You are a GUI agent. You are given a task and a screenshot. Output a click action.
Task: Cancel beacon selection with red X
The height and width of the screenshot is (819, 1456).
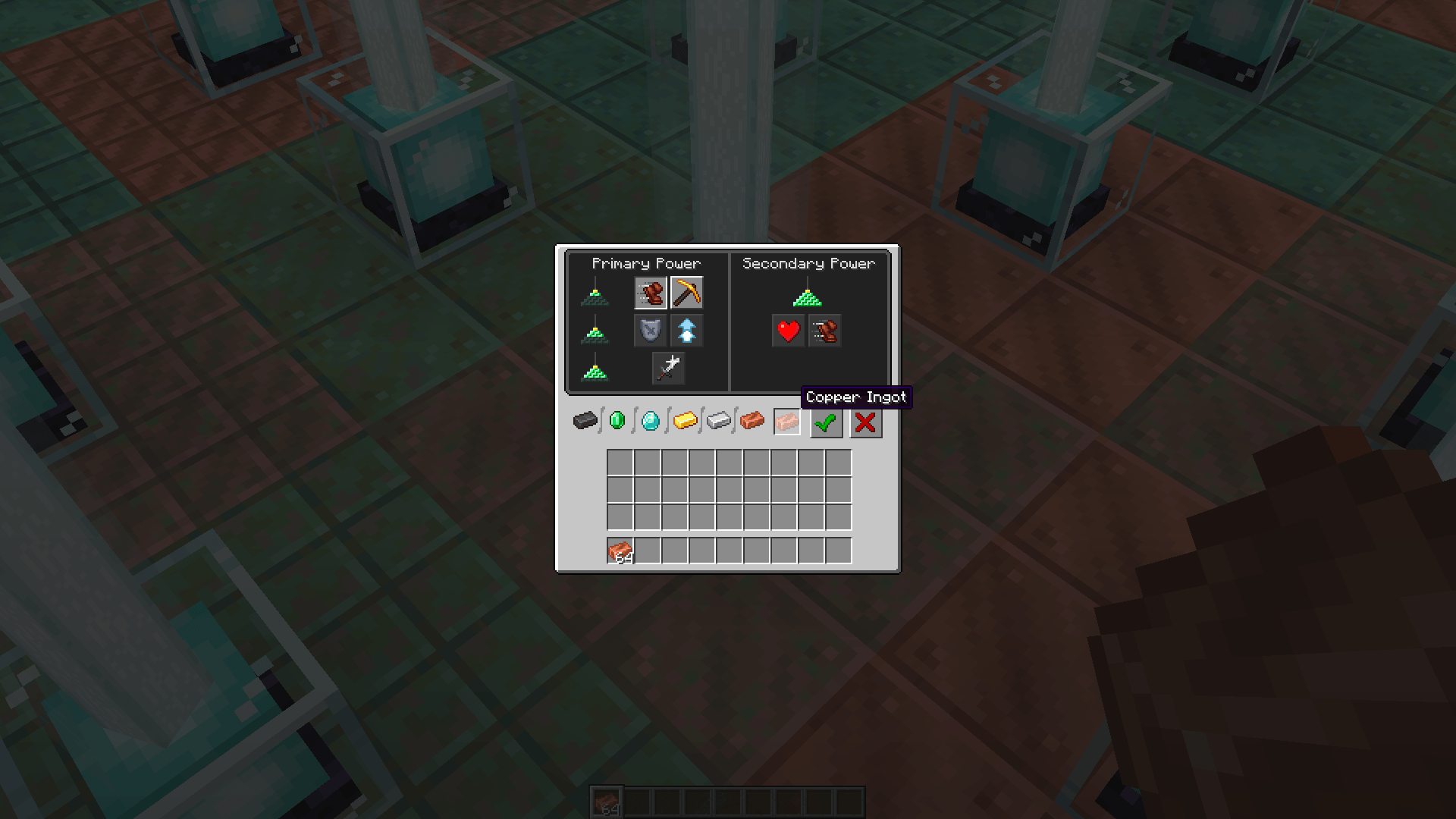coord(865,423)
